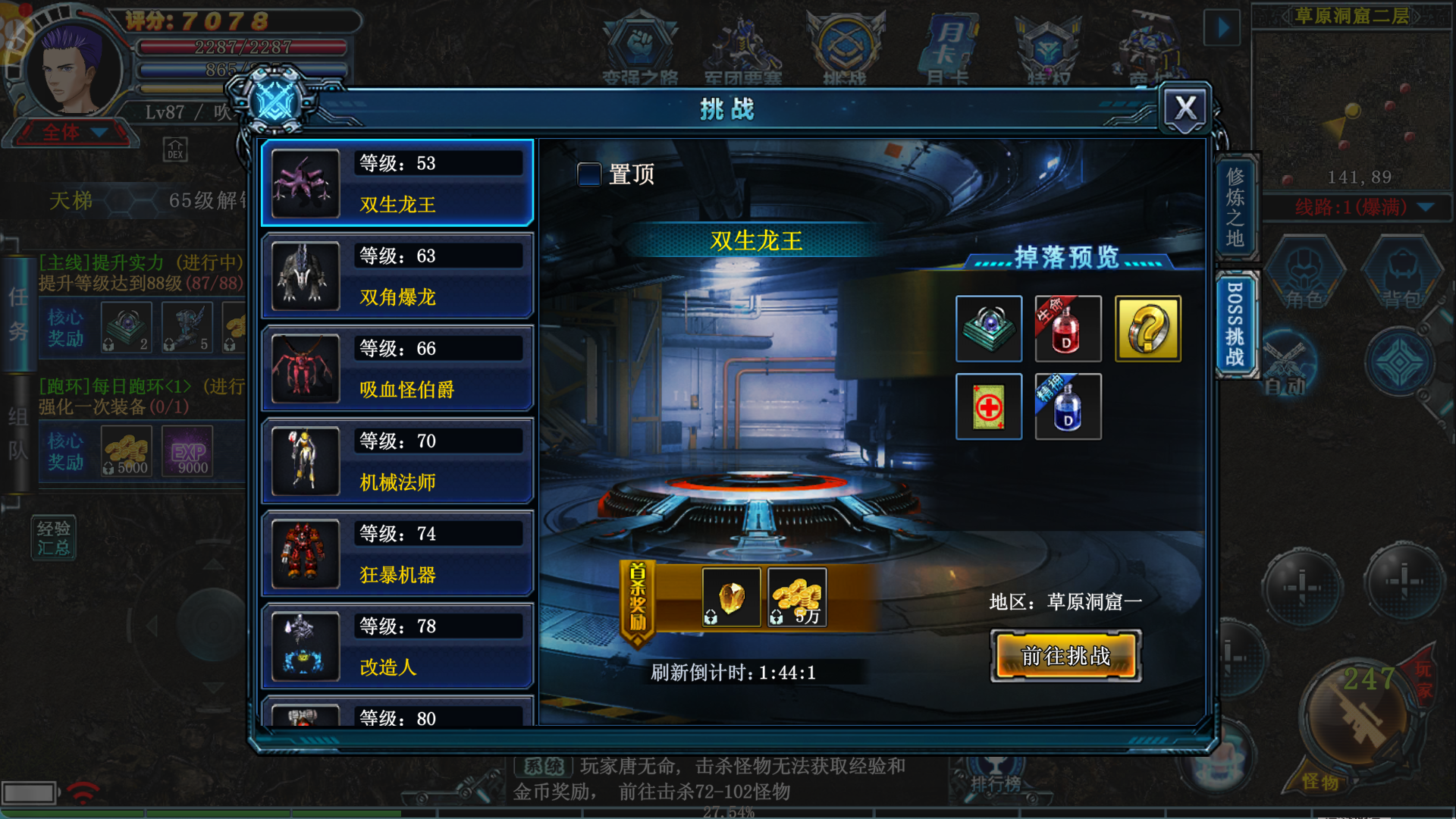The height and width of the screenshot is (819, 1456).
Task: Select the 双生龙王 level 53 boss row
Action: pos(397,184)
